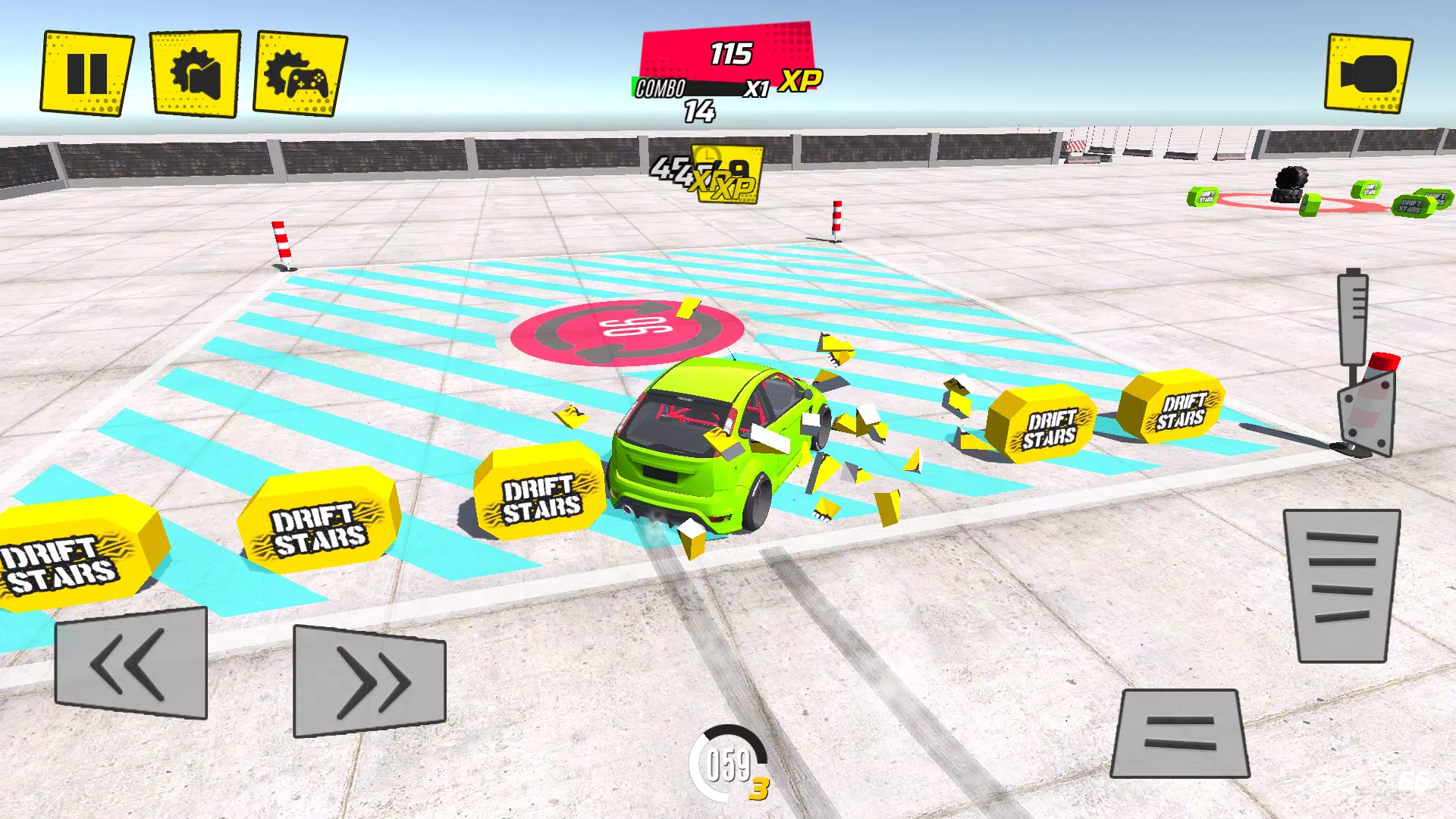Tap the gas pedal
The image size is (1456, 819).
coord(1341,585)
